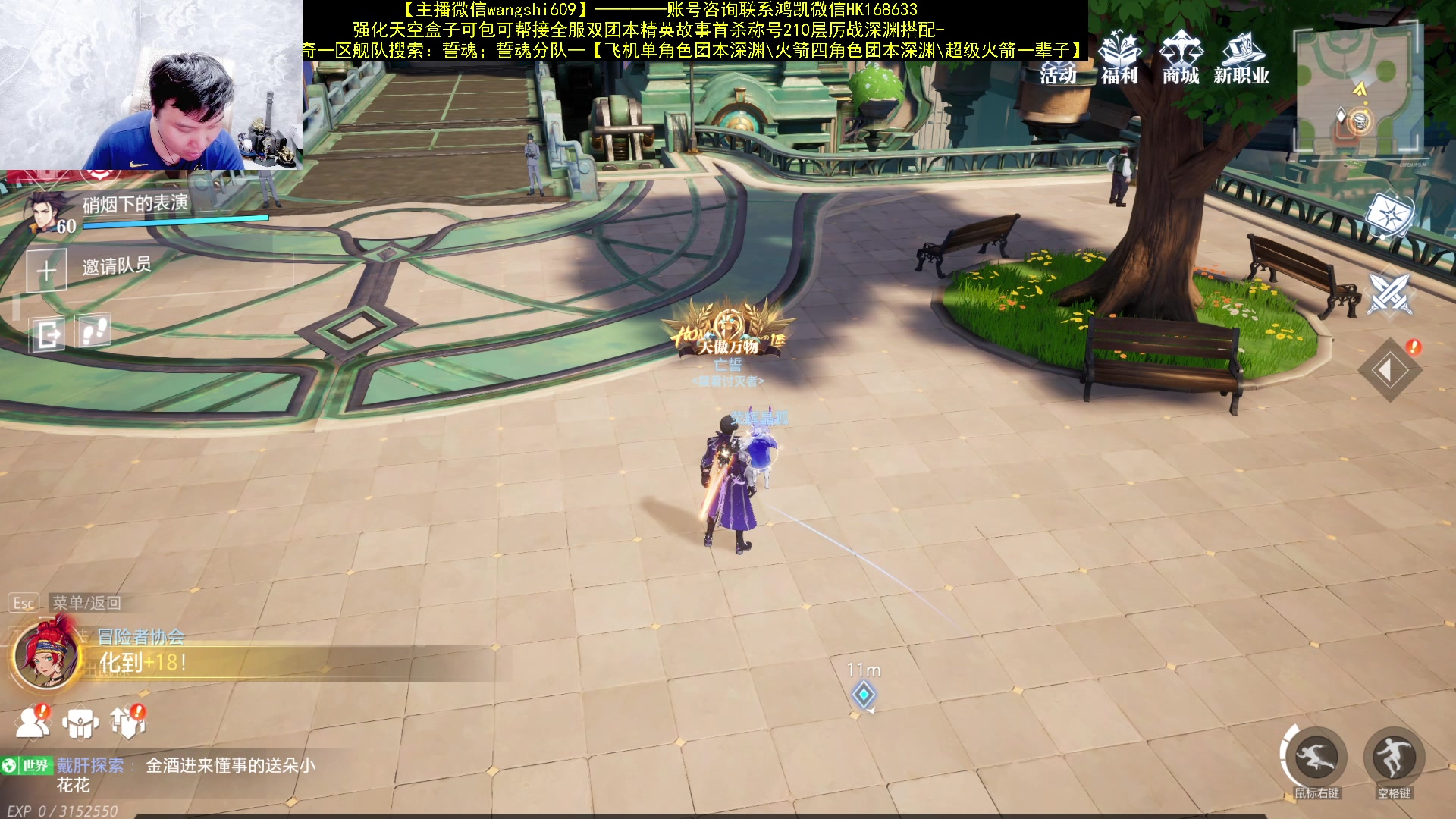Open the 活动 events menu
The image size is (1456, 819).
pos(1058,59)
